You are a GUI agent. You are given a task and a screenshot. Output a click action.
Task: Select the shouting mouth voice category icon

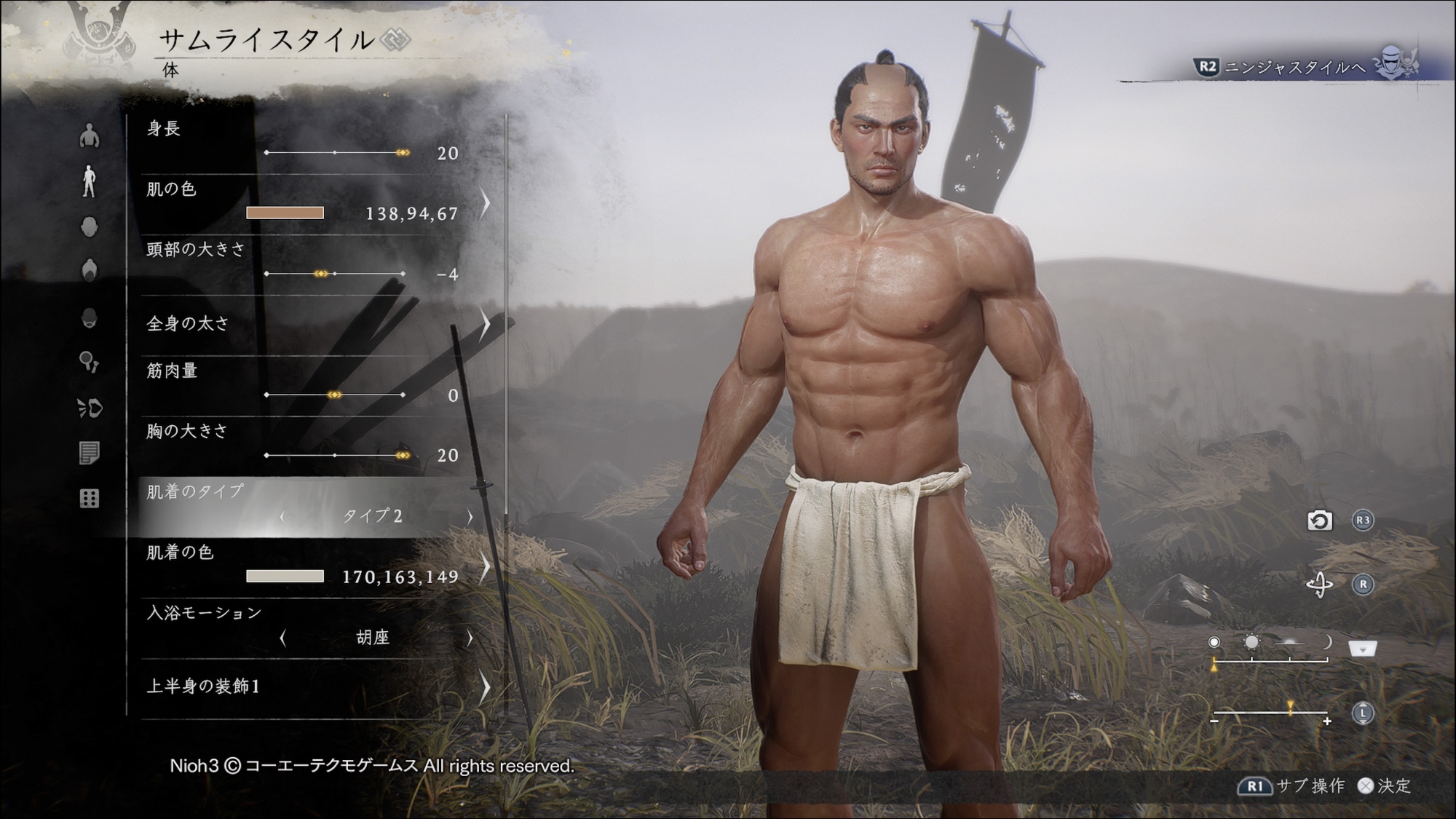coord(90,408)
